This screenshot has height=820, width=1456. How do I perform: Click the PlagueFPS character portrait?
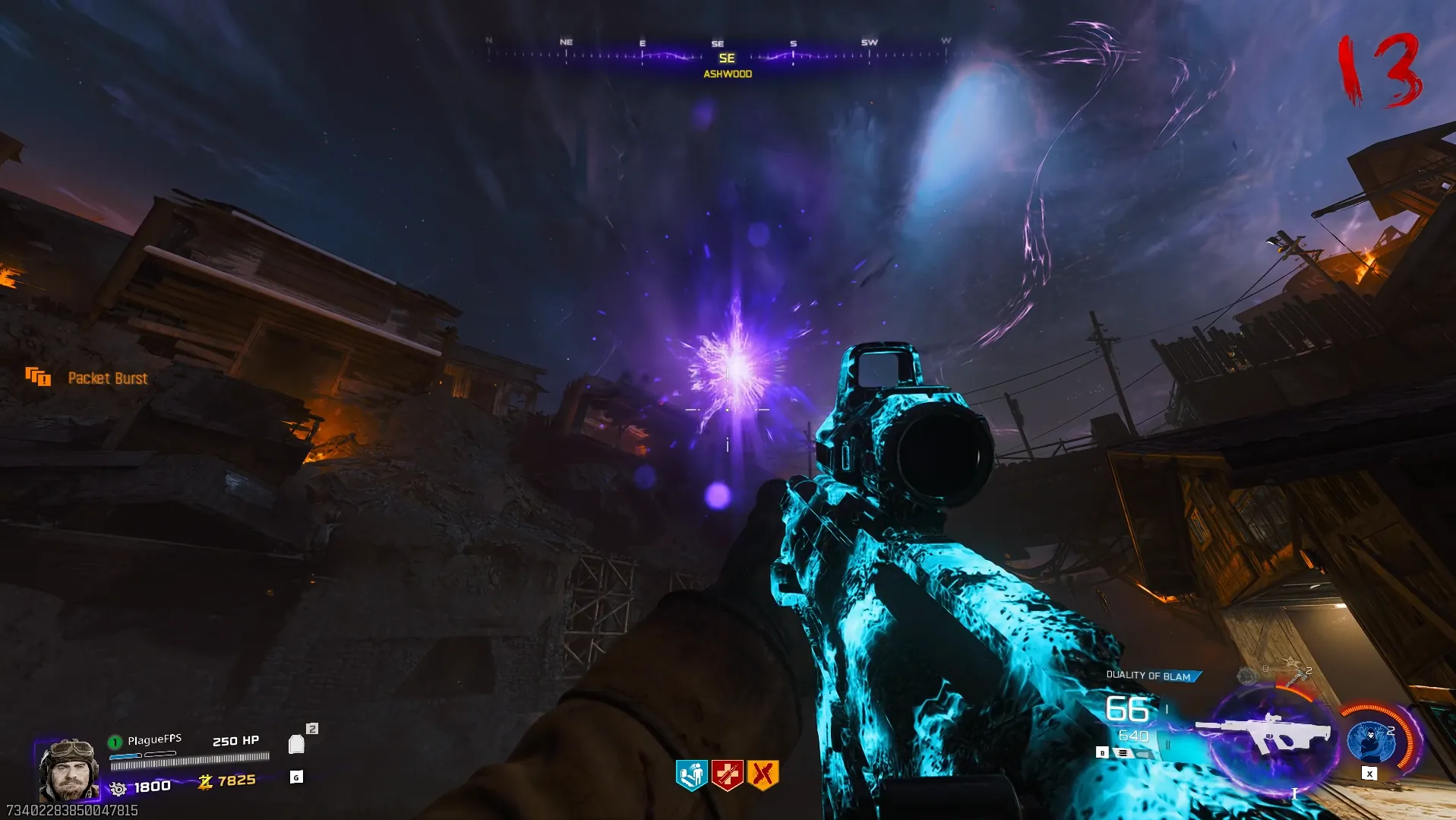pos(68,769)
